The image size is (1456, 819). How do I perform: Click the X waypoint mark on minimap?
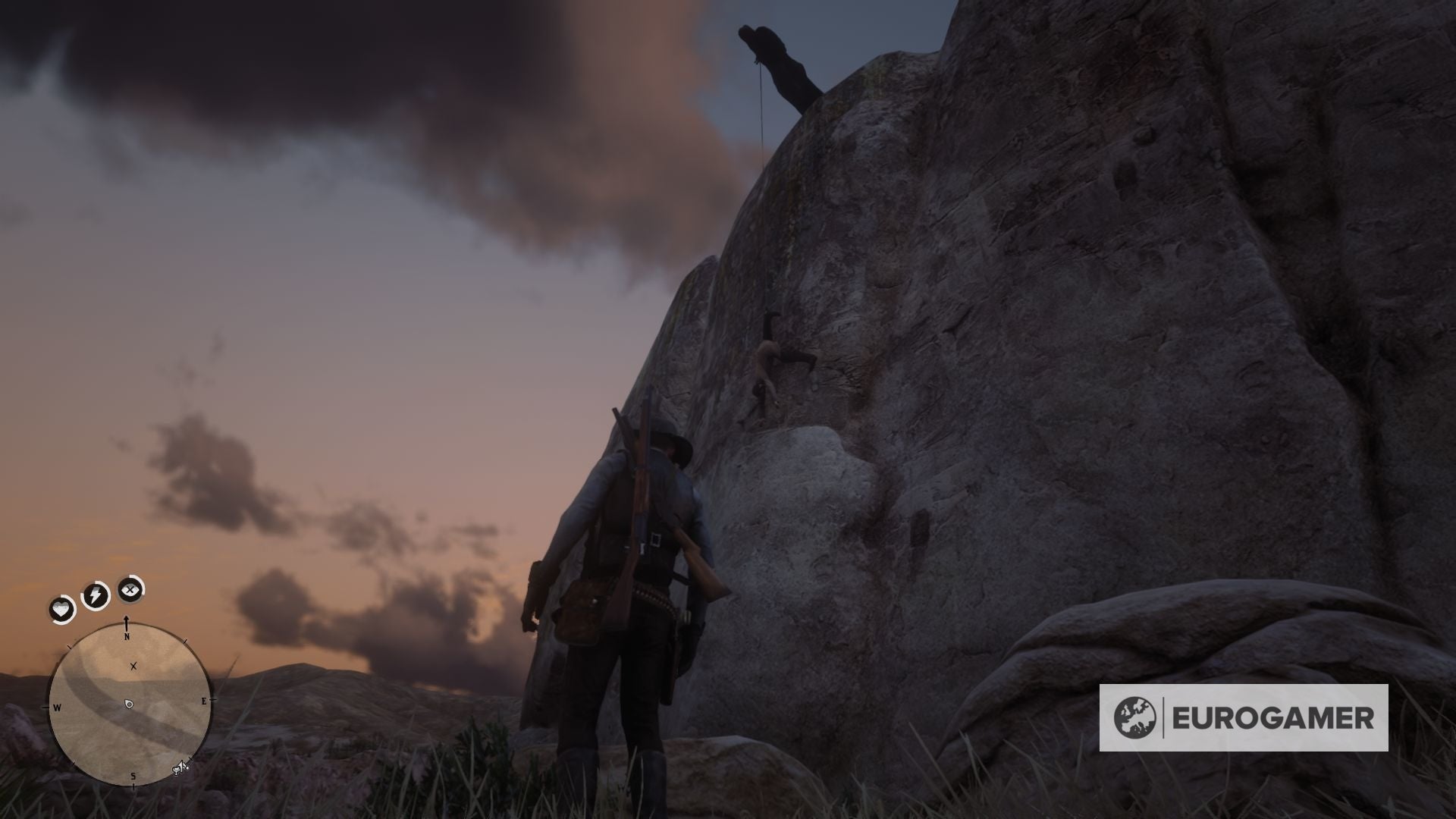(x=133, y=666)
